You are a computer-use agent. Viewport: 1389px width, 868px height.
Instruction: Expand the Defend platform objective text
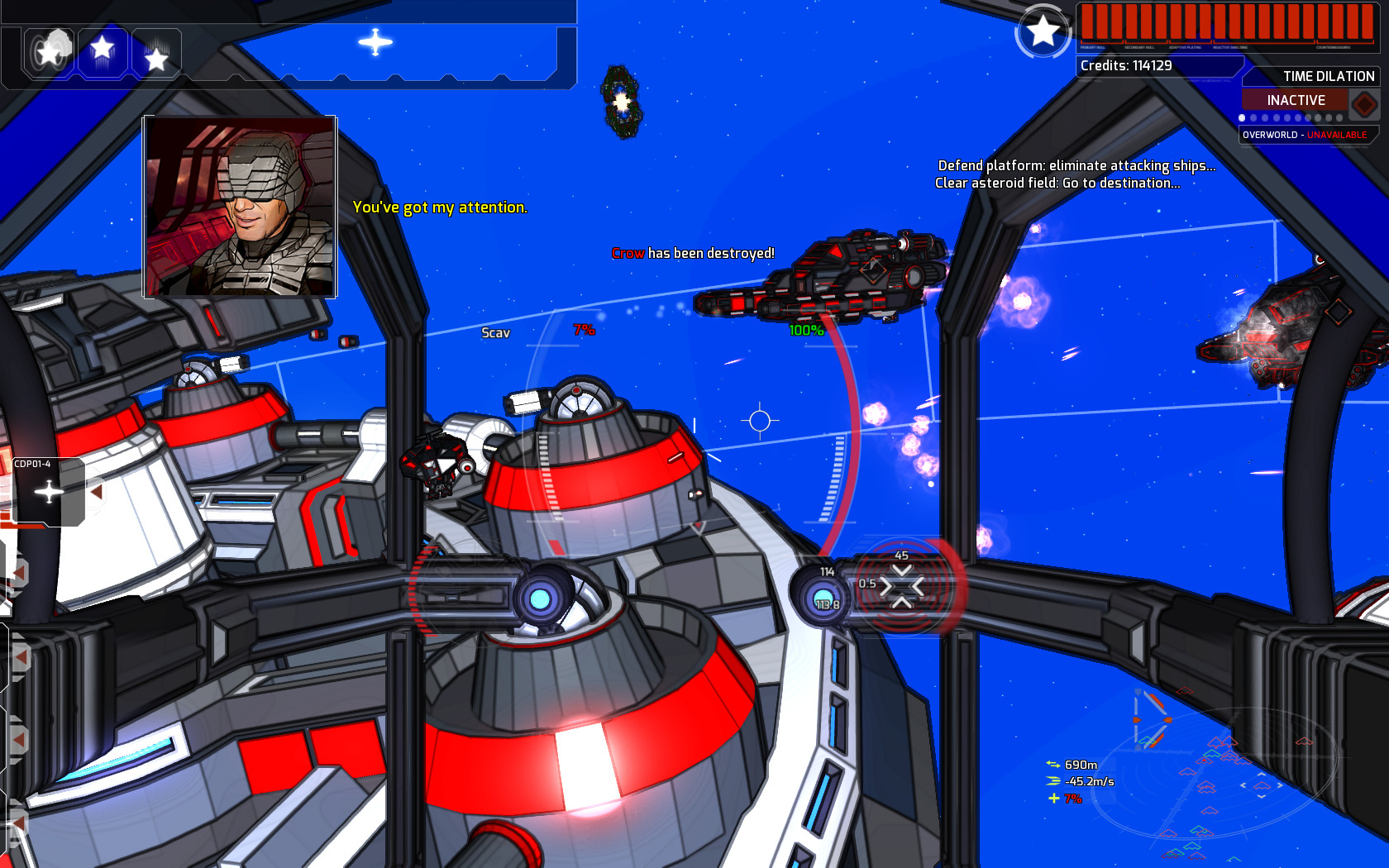tap(1075, 165)
